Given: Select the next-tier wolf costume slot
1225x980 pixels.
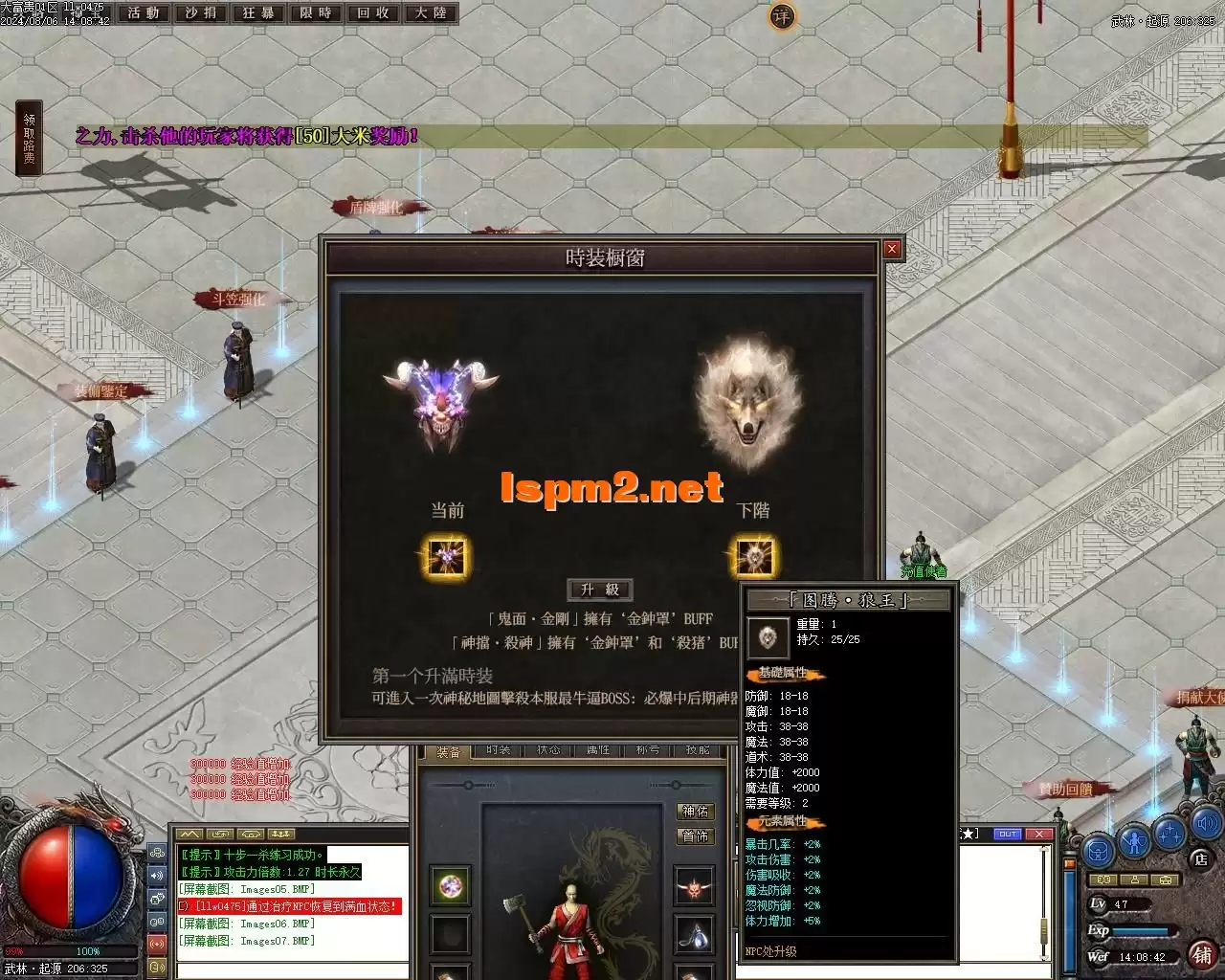Looking at the screenshot, I should point(754,557).
